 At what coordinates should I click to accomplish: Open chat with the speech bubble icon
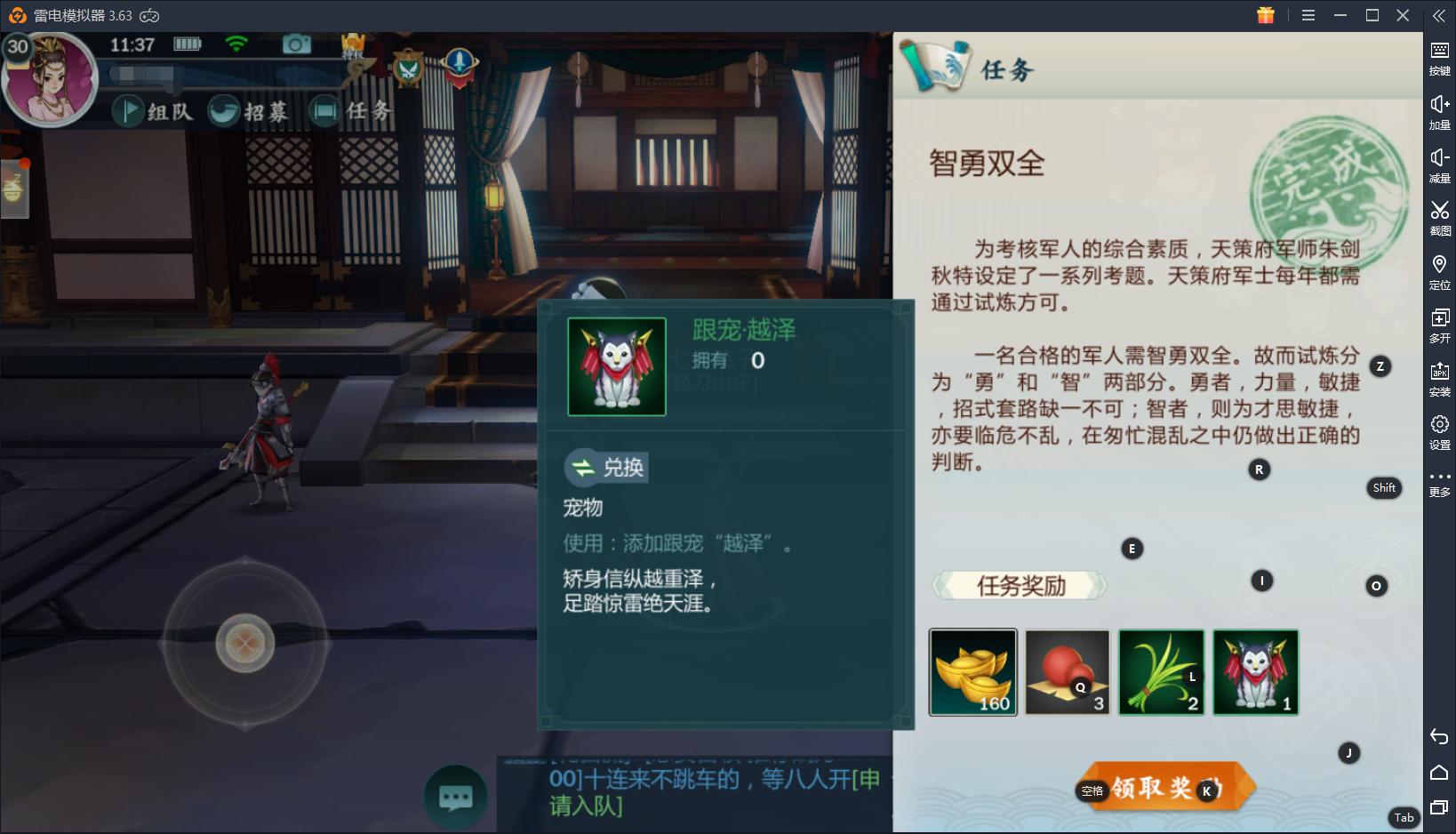tap(455, 798)
